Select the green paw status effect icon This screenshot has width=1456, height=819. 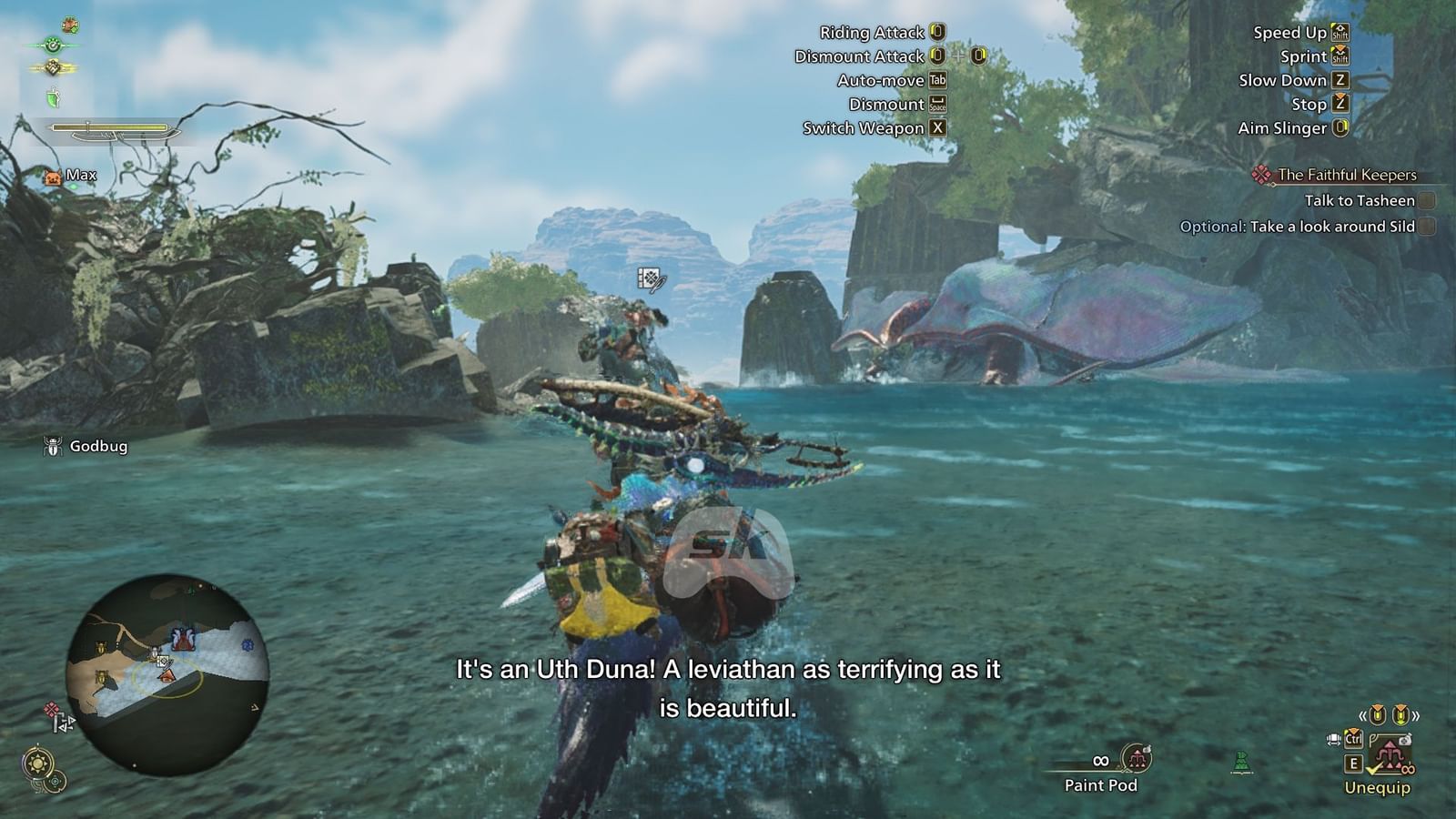pos(53,45)
